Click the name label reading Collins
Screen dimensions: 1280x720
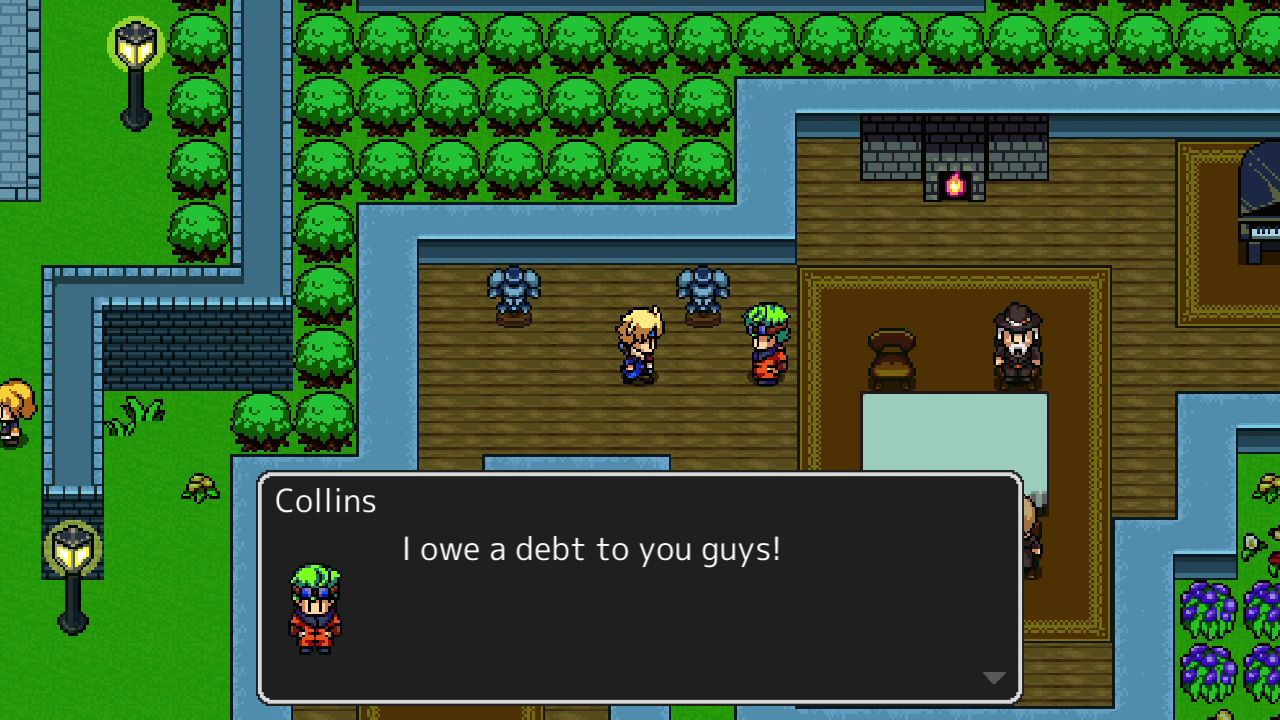tap(325, 500)
